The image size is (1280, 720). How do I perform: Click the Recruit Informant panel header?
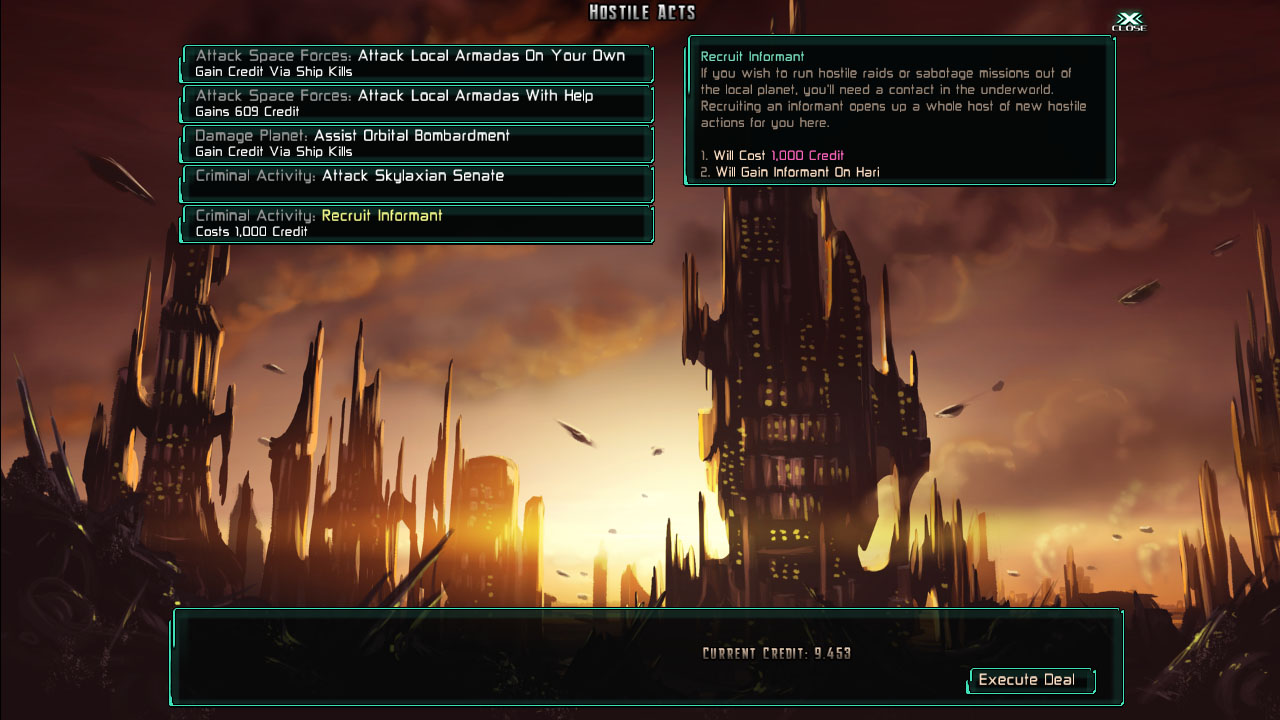tap(752, 57)
